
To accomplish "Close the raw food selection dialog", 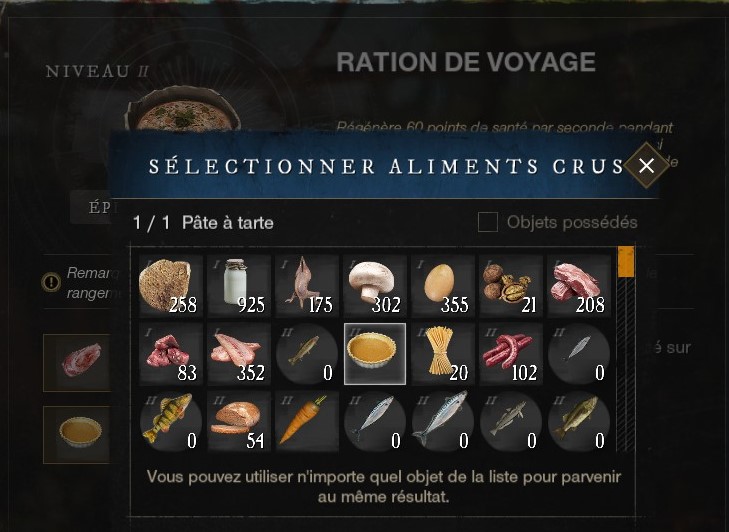I will tap(646, 166).
